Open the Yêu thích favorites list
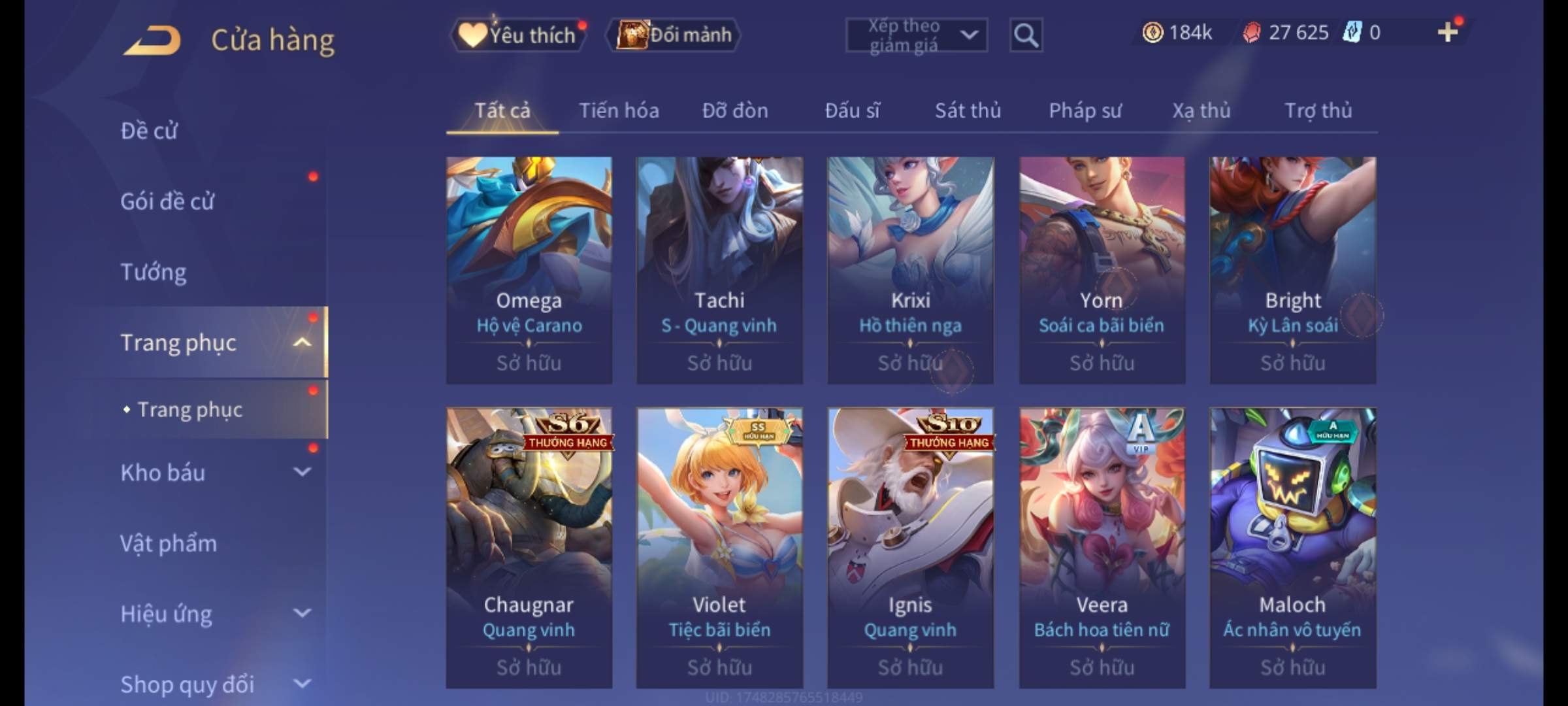The width and height of the screenshot is (1568, 706). coord(518,35)
